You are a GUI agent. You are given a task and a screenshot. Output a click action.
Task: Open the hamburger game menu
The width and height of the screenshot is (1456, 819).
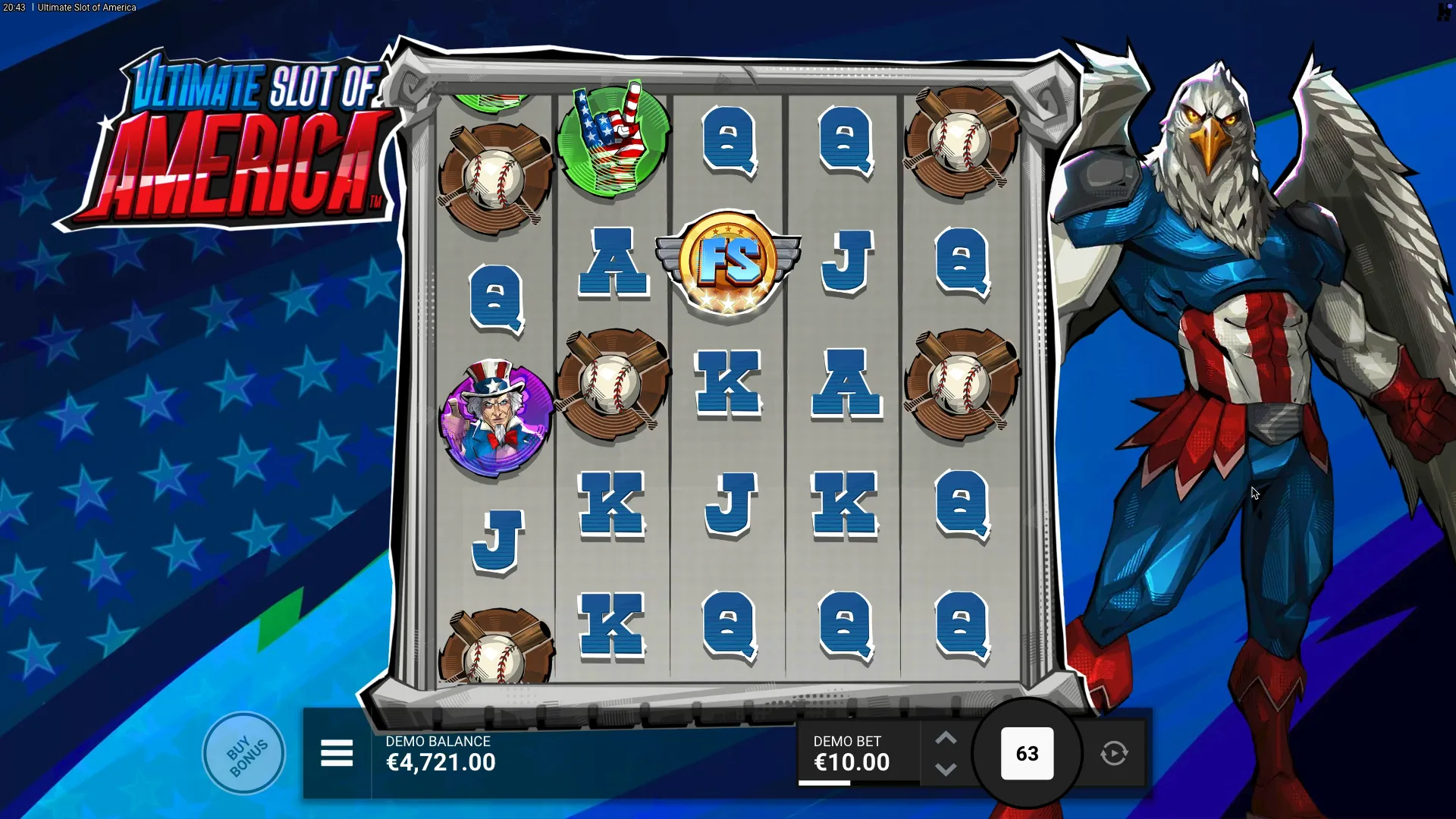pyautogui.click(x=337, y=753)
